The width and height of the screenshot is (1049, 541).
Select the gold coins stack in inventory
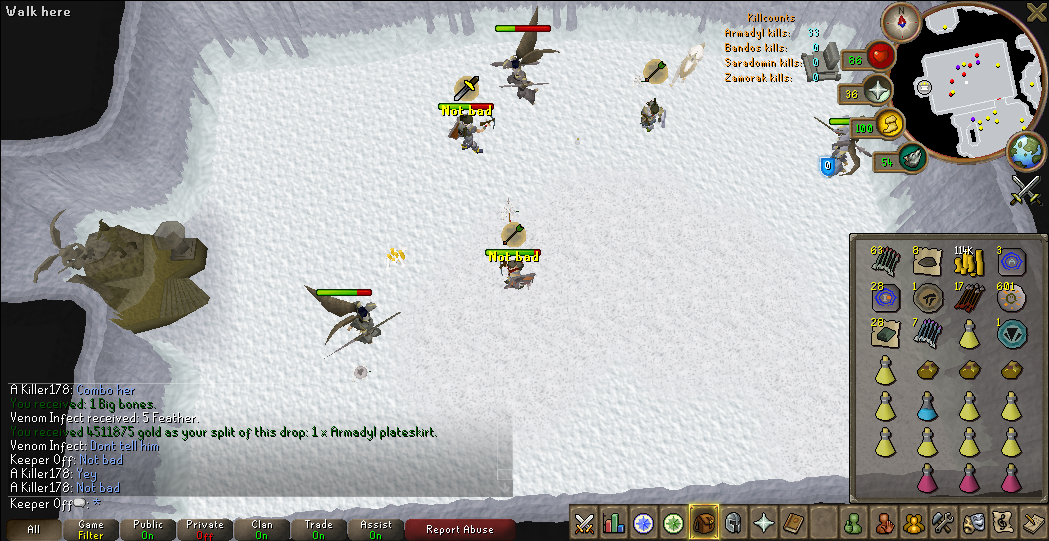[966, 262]
